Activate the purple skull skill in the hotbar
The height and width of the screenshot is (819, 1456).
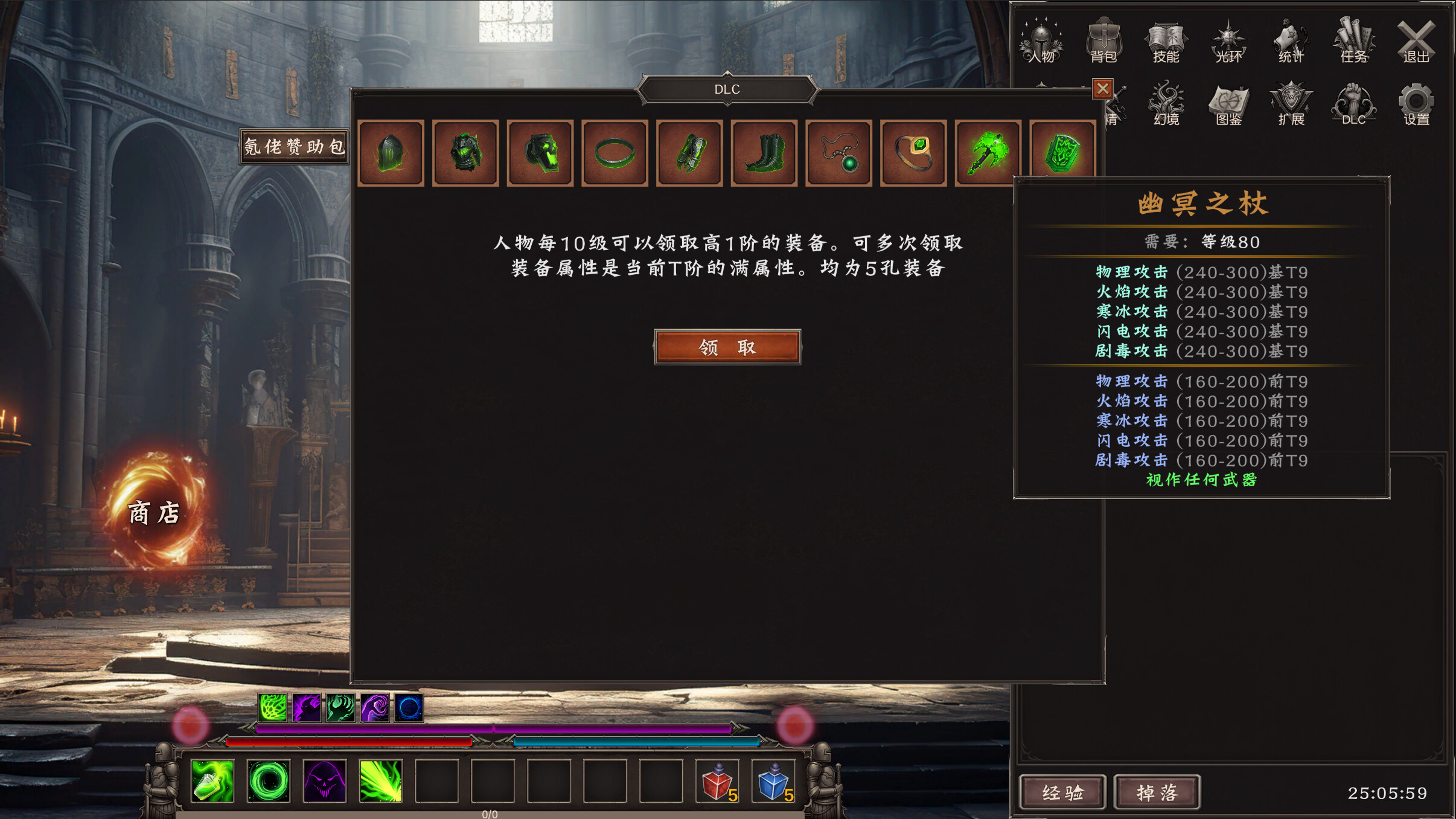(325, 782)
